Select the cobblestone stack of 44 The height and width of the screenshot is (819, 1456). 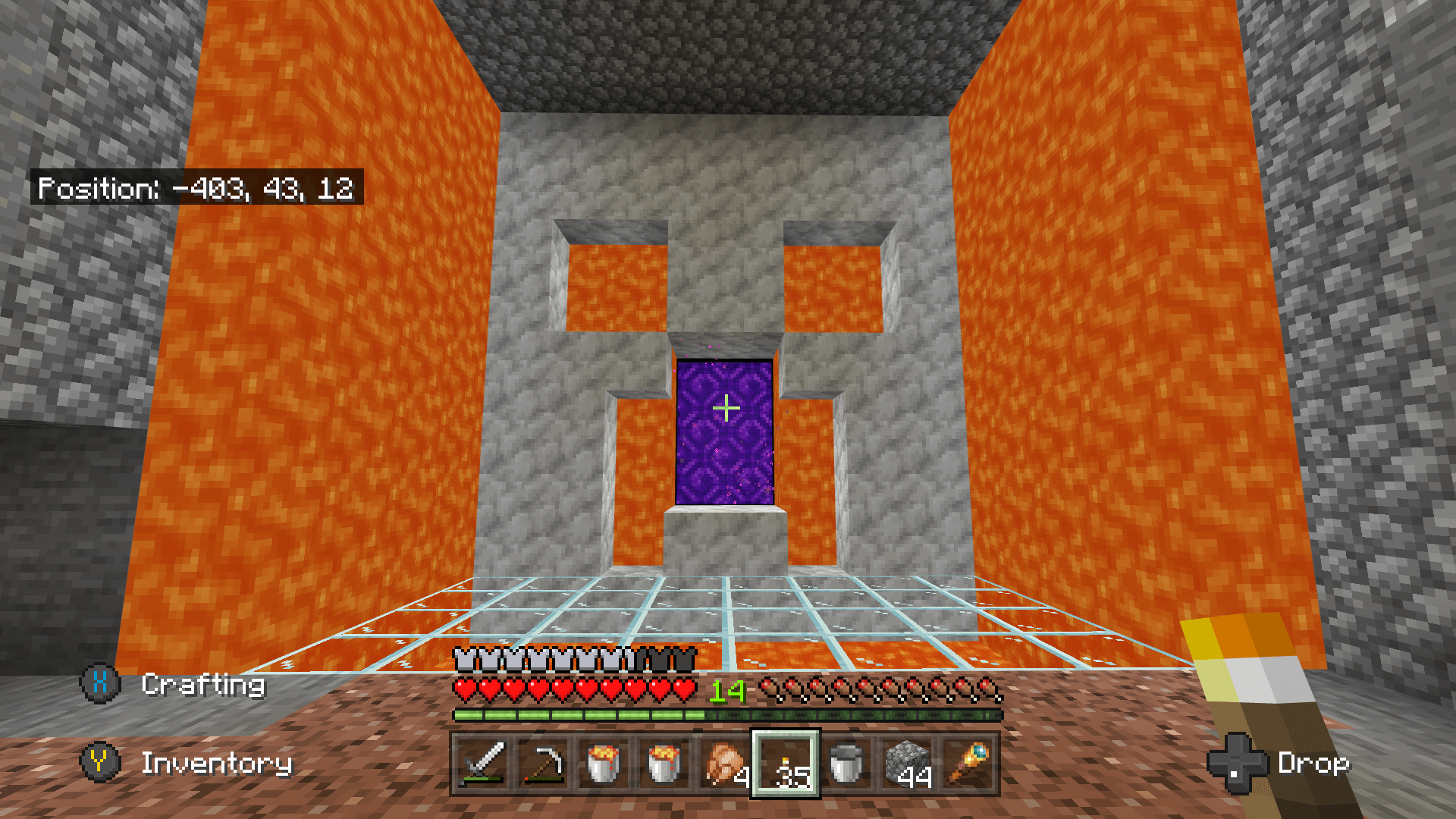click(x=906, y=766)
